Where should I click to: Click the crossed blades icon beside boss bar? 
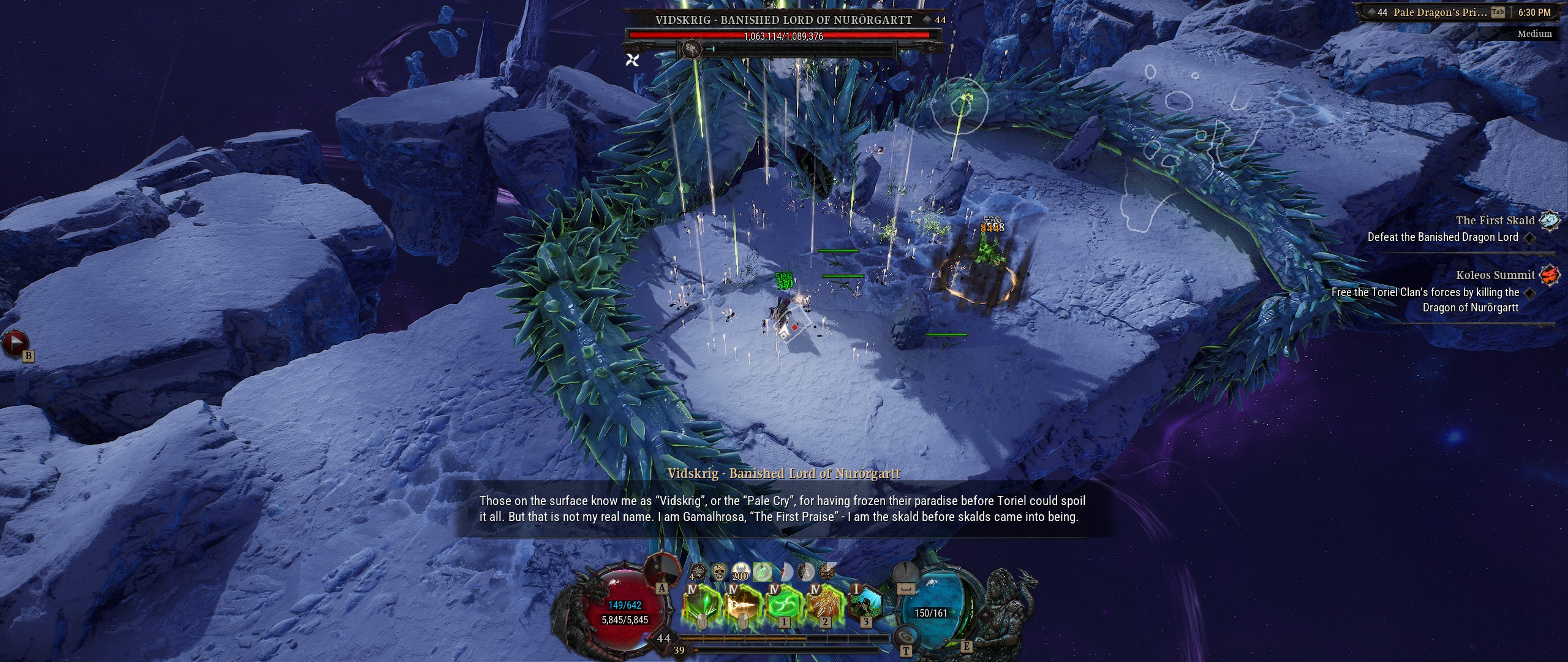633,59
